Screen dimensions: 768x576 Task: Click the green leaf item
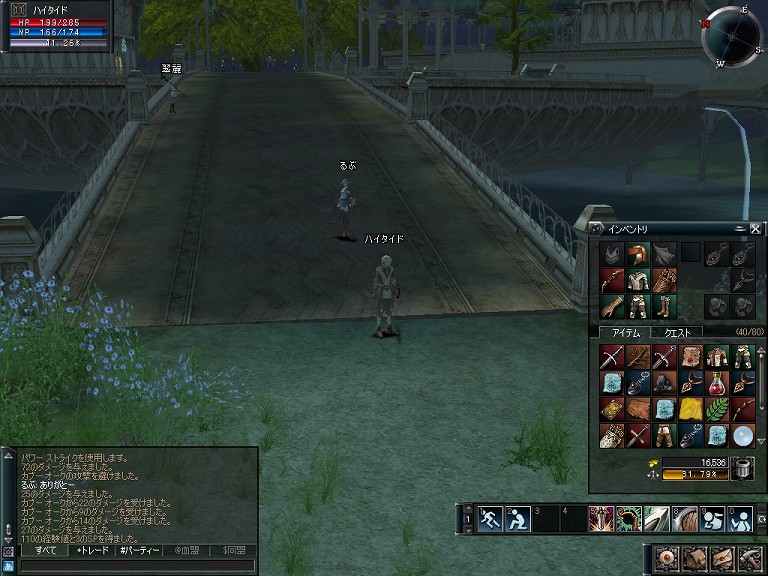[716, 409]
